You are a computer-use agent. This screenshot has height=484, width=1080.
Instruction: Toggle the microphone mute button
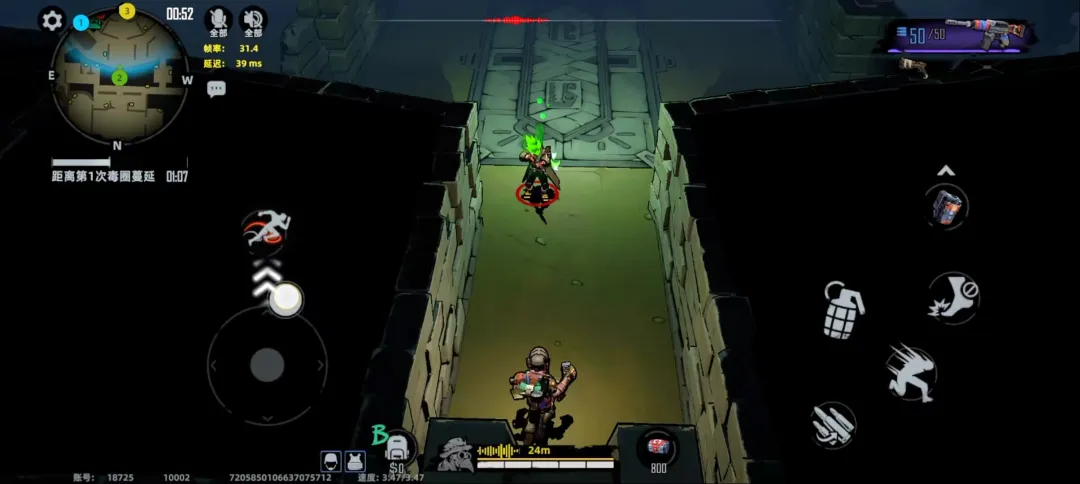pyautogui.click(x=217, y=19)
